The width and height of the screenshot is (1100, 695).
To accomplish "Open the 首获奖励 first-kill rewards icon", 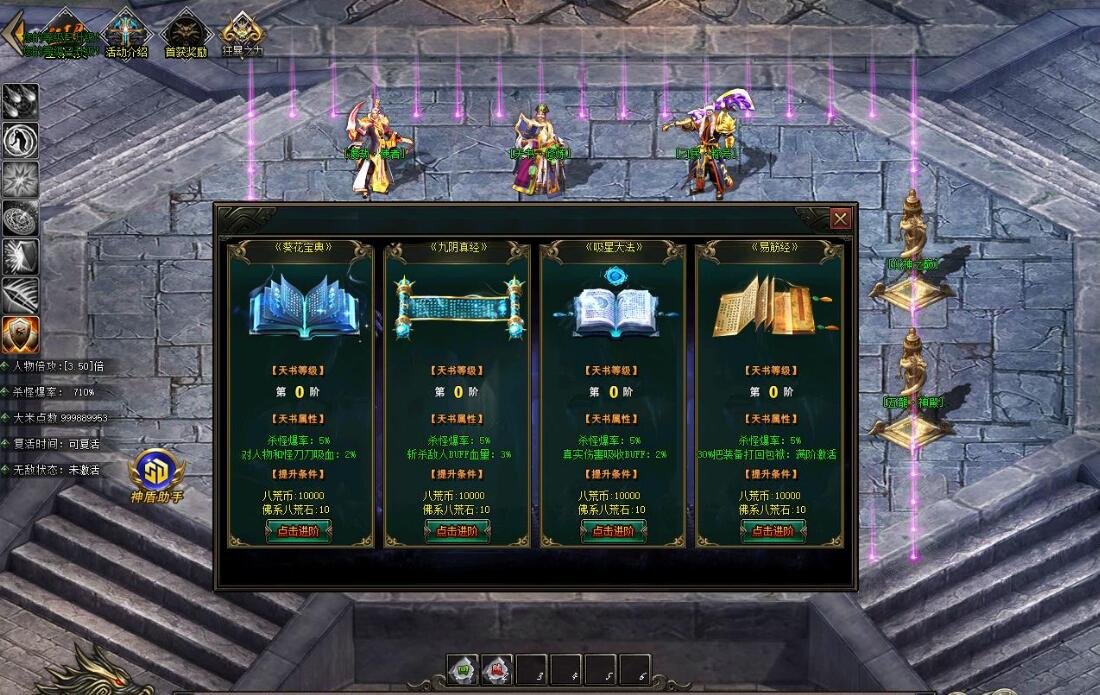I will [x=185, y=33].
